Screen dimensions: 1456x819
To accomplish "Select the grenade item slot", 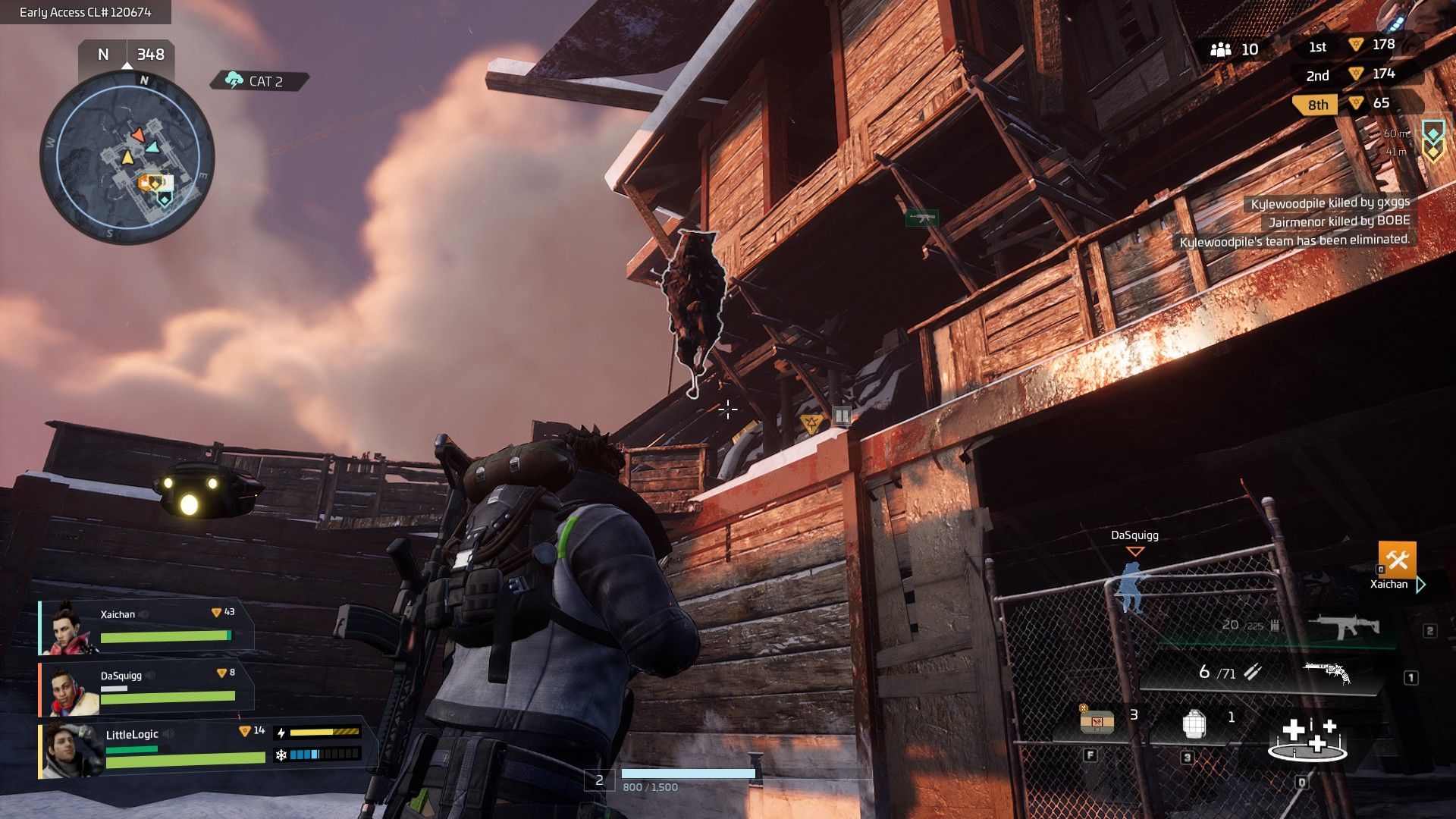I will 1194,724.
